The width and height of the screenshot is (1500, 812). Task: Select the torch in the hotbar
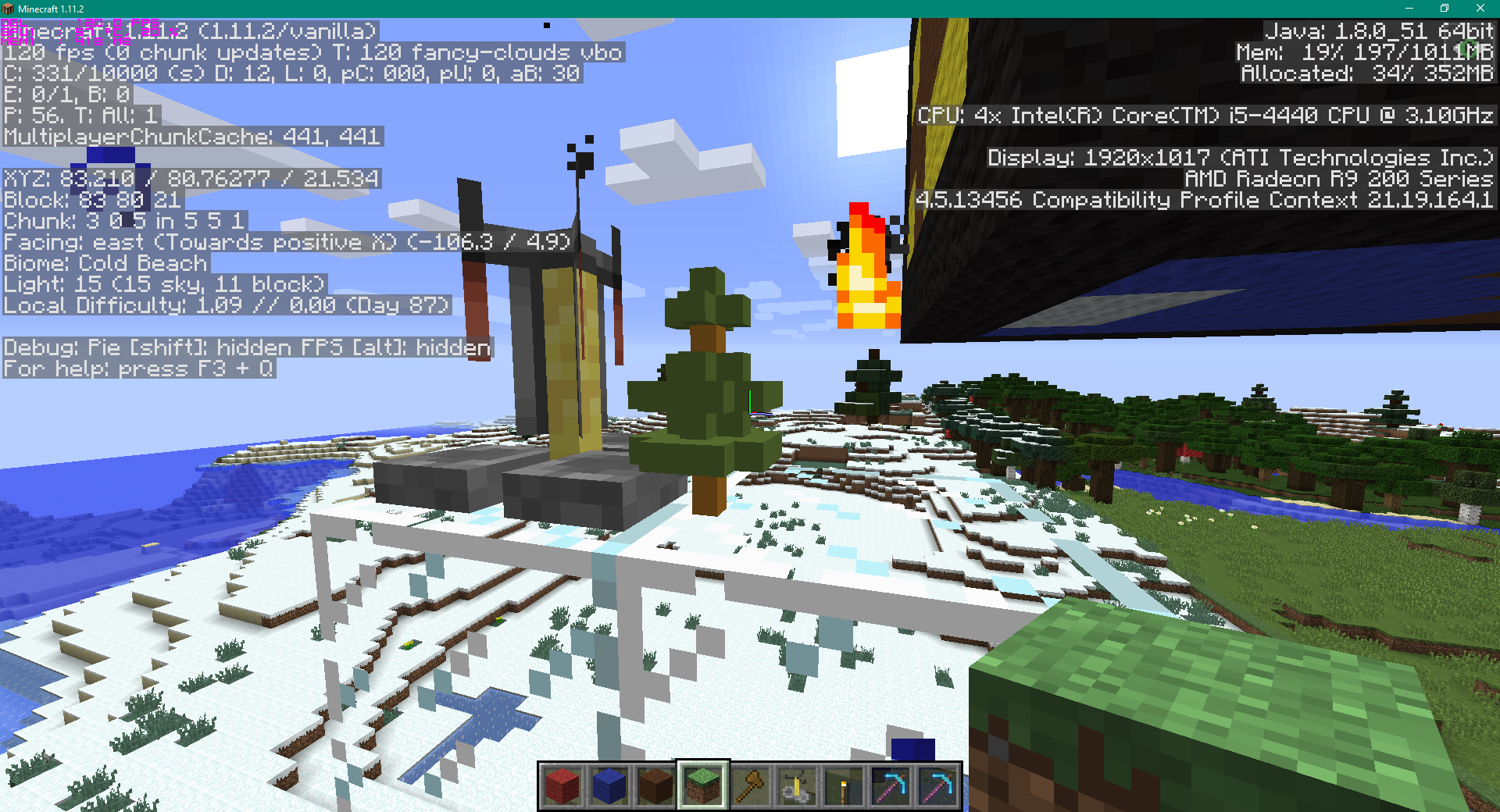click(843, 786)
